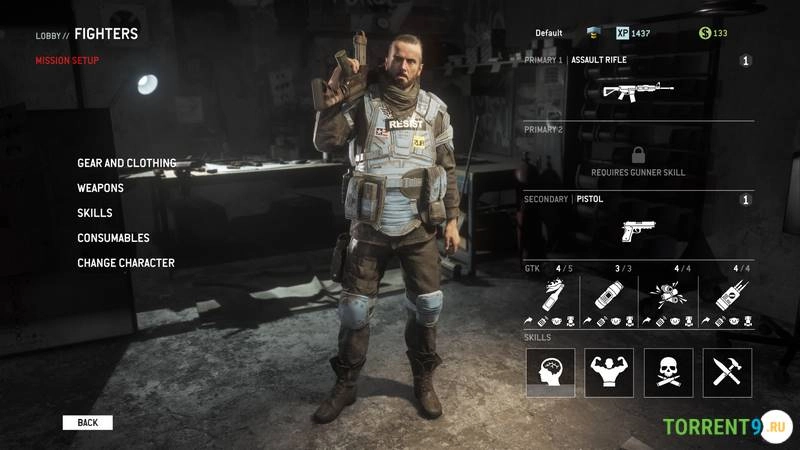Go to the Skills menu option
The height and width of the screenshot is (450, 800).
(x=94, y=213)
